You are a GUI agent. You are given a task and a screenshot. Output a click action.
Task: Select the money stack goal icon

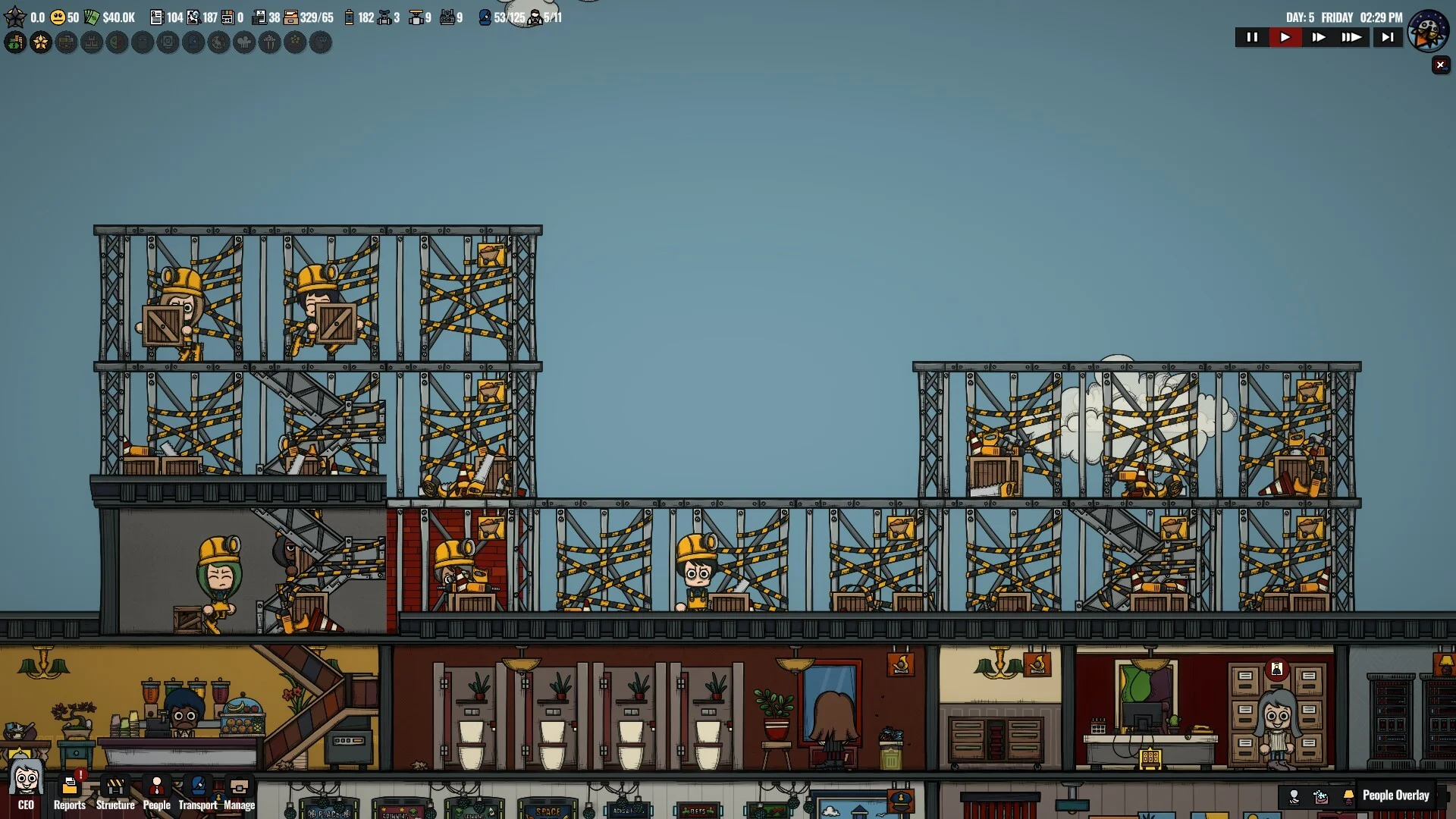coord(15,42)
